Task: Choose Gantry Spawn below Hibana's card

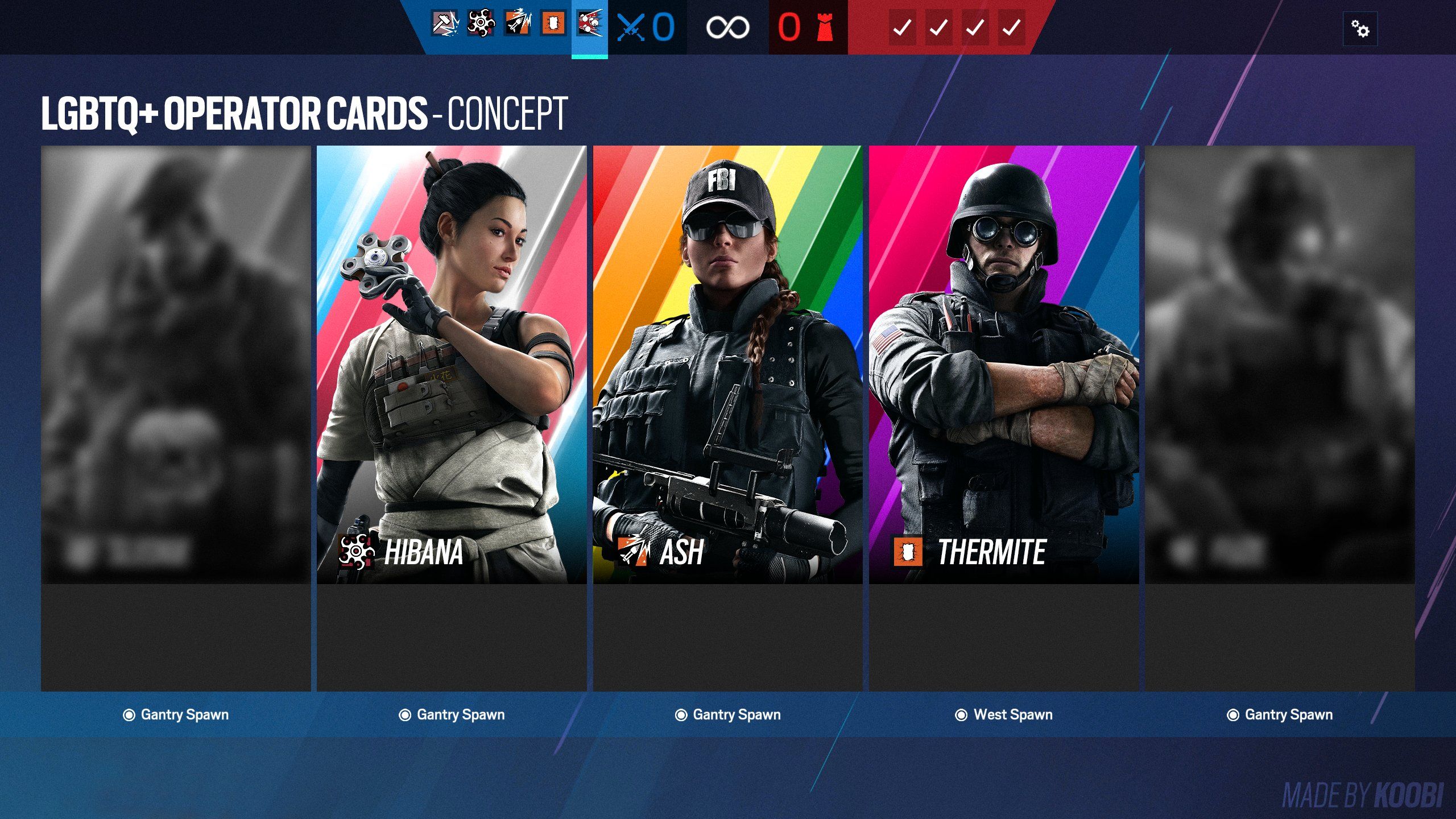Action: tap(452, 715)
